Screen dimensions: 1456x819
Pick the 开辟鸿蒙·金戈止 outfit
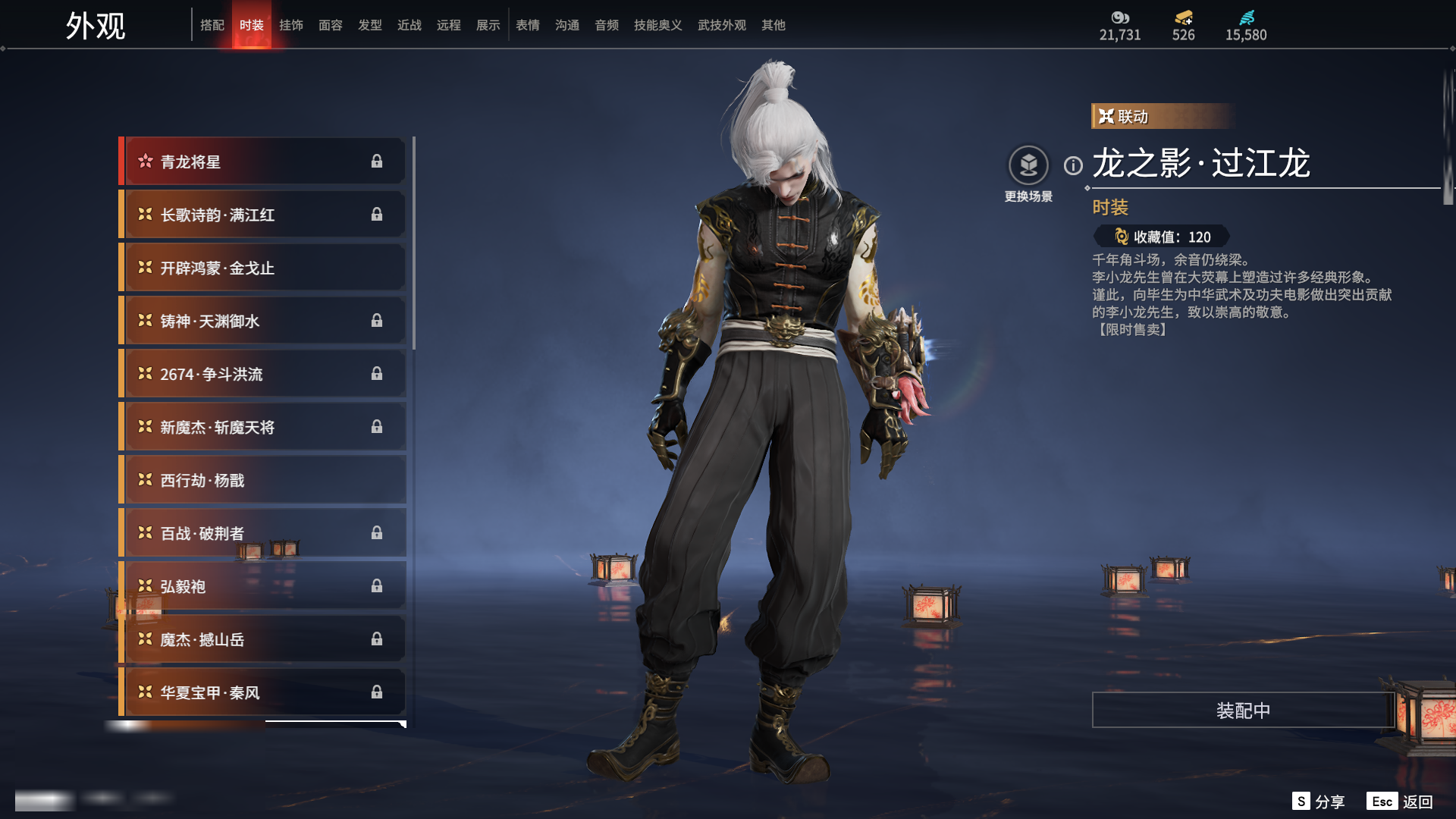(x=262, y=268)
